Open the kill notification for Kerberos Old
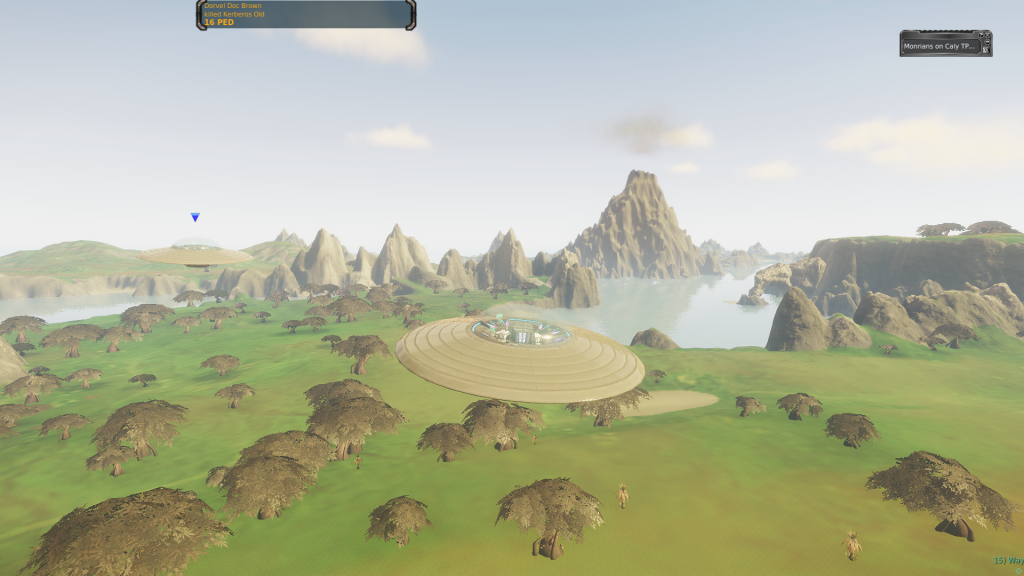The width and height of the screenshot is (1024, 576). [305, 14]
